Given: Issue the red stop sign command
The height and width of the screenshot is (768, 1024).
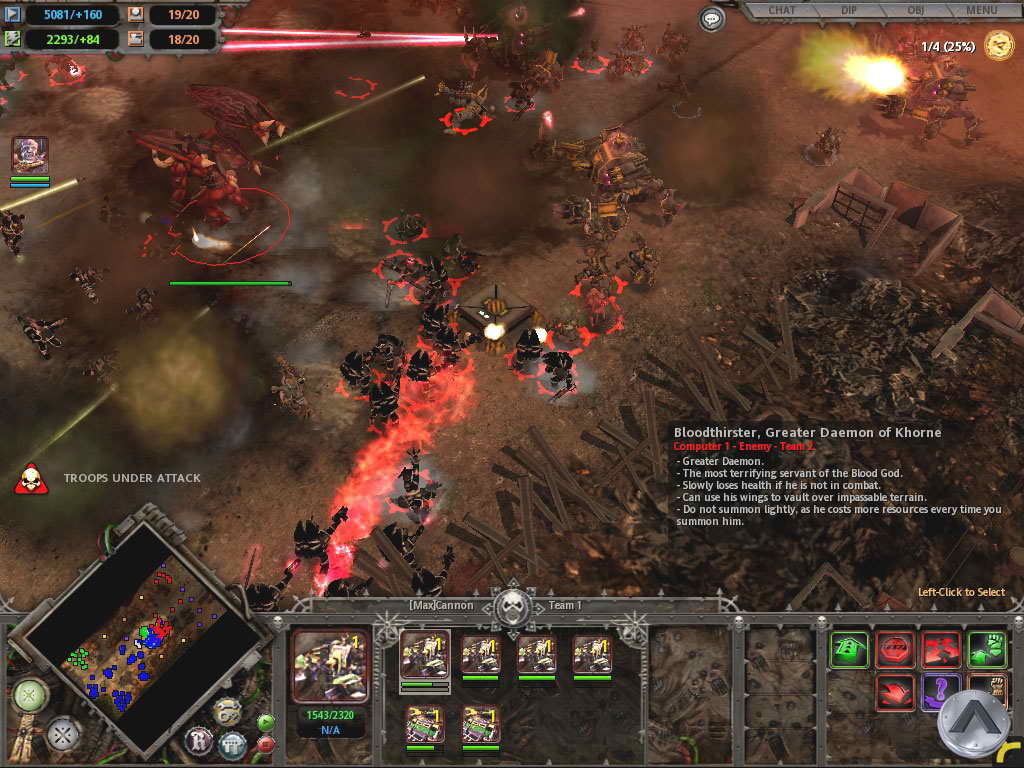Looking at the screenshot, I should (895, 650).
